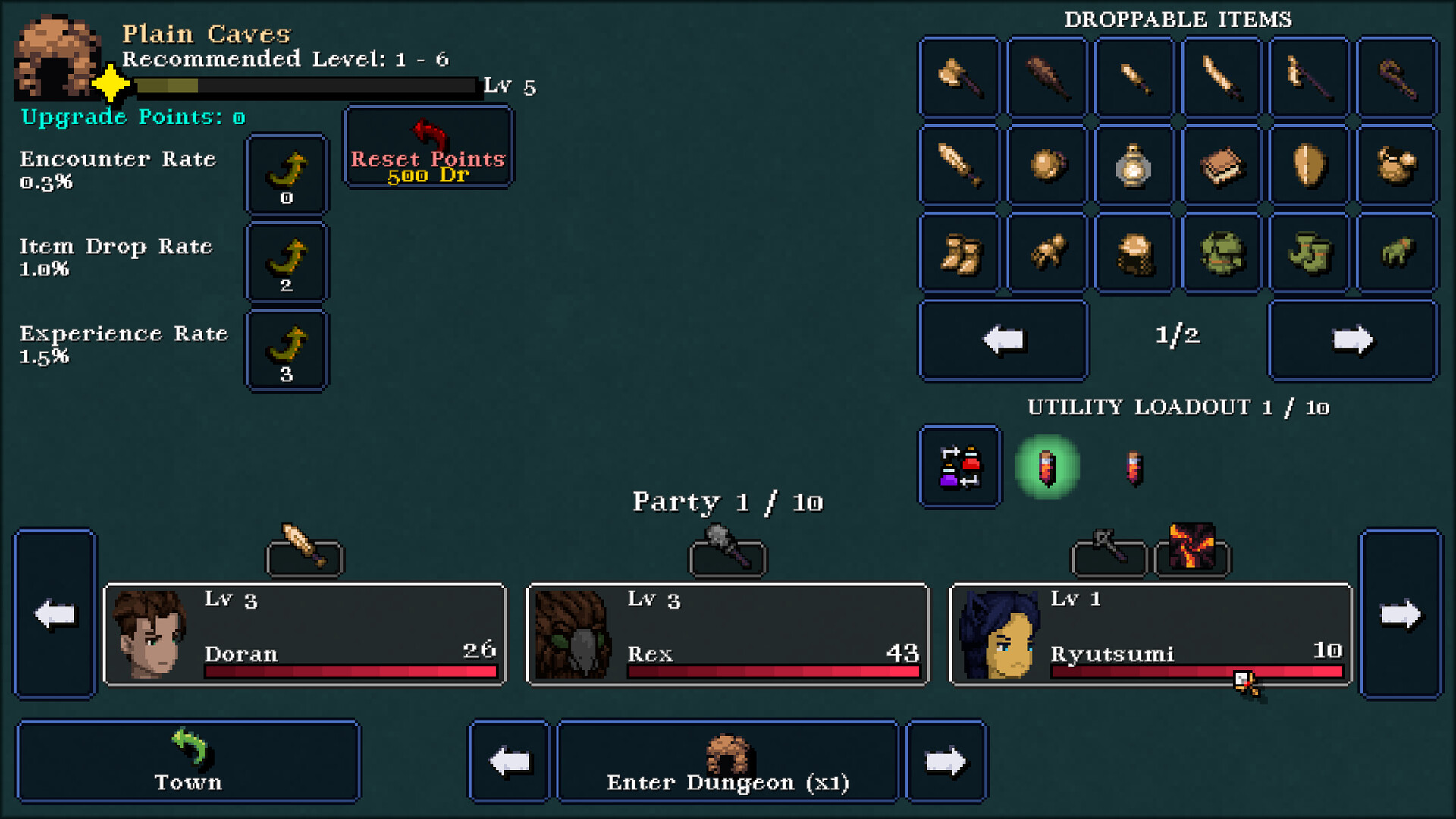Viewport: 1456px width, 819px height.
Task: Increase the Encounter Rate upgrade
Action: pyautogui.click(x=286, y=174)
